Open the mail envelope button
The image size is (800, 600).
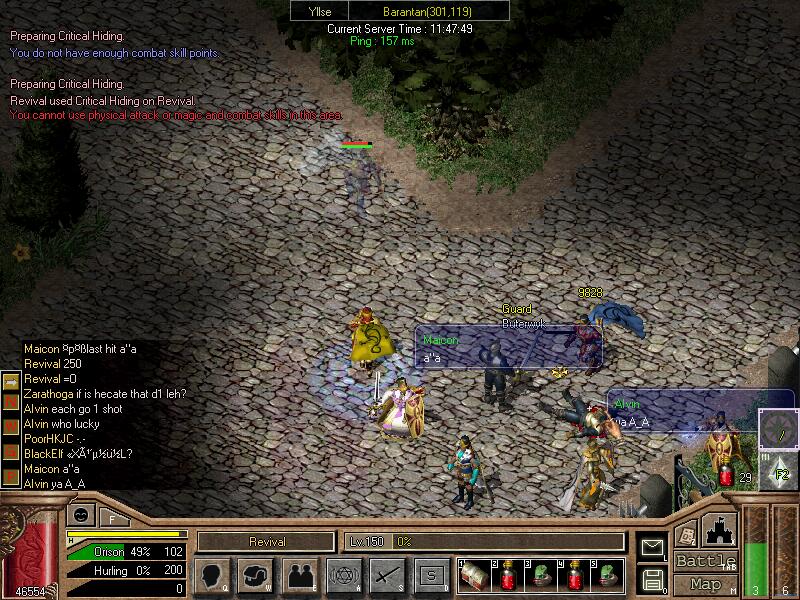651,547
